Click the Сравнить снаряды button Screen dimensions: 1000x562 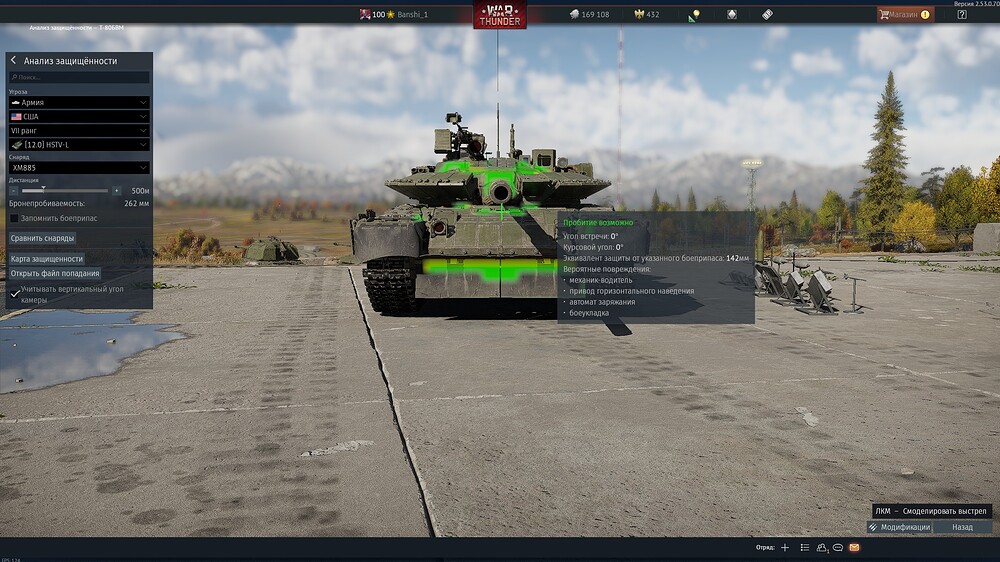tap(42, 238)
